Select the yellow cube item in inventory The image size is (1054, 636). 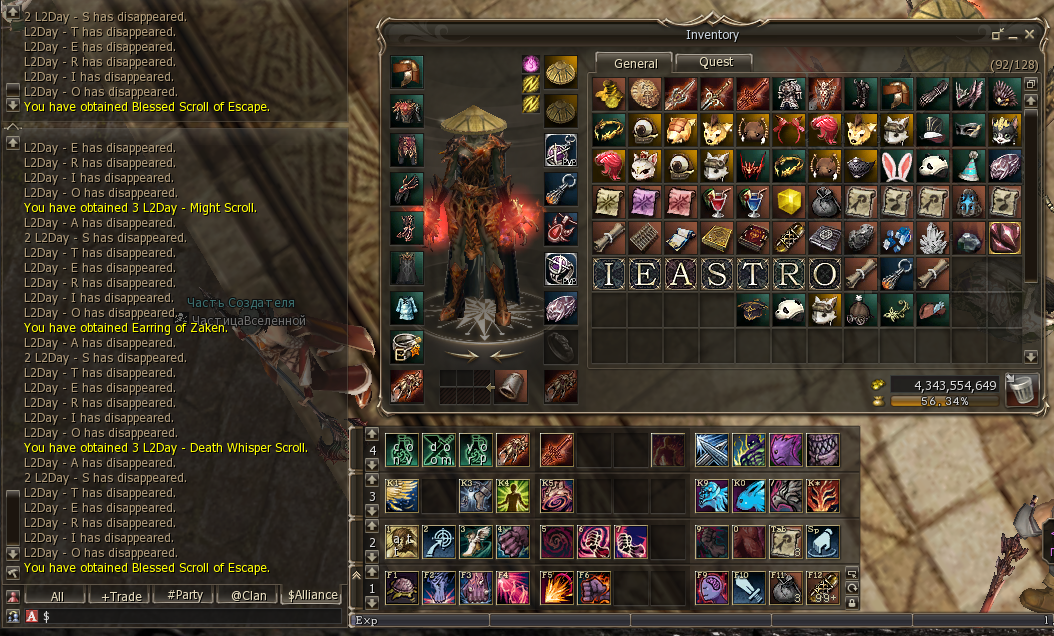(791, 201)
